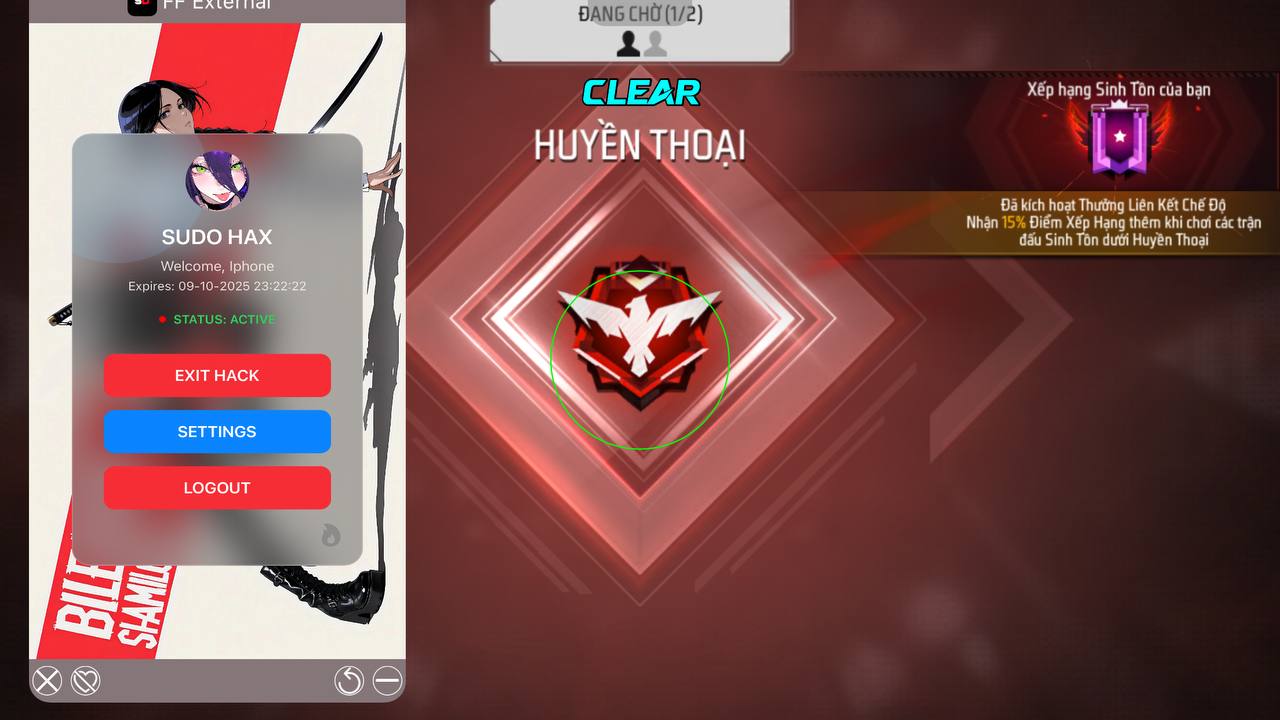Screen dimensions: 1280x720
Task: Click the first player silhouette in ĐANG CHỜ
Action: coord(629,42)
